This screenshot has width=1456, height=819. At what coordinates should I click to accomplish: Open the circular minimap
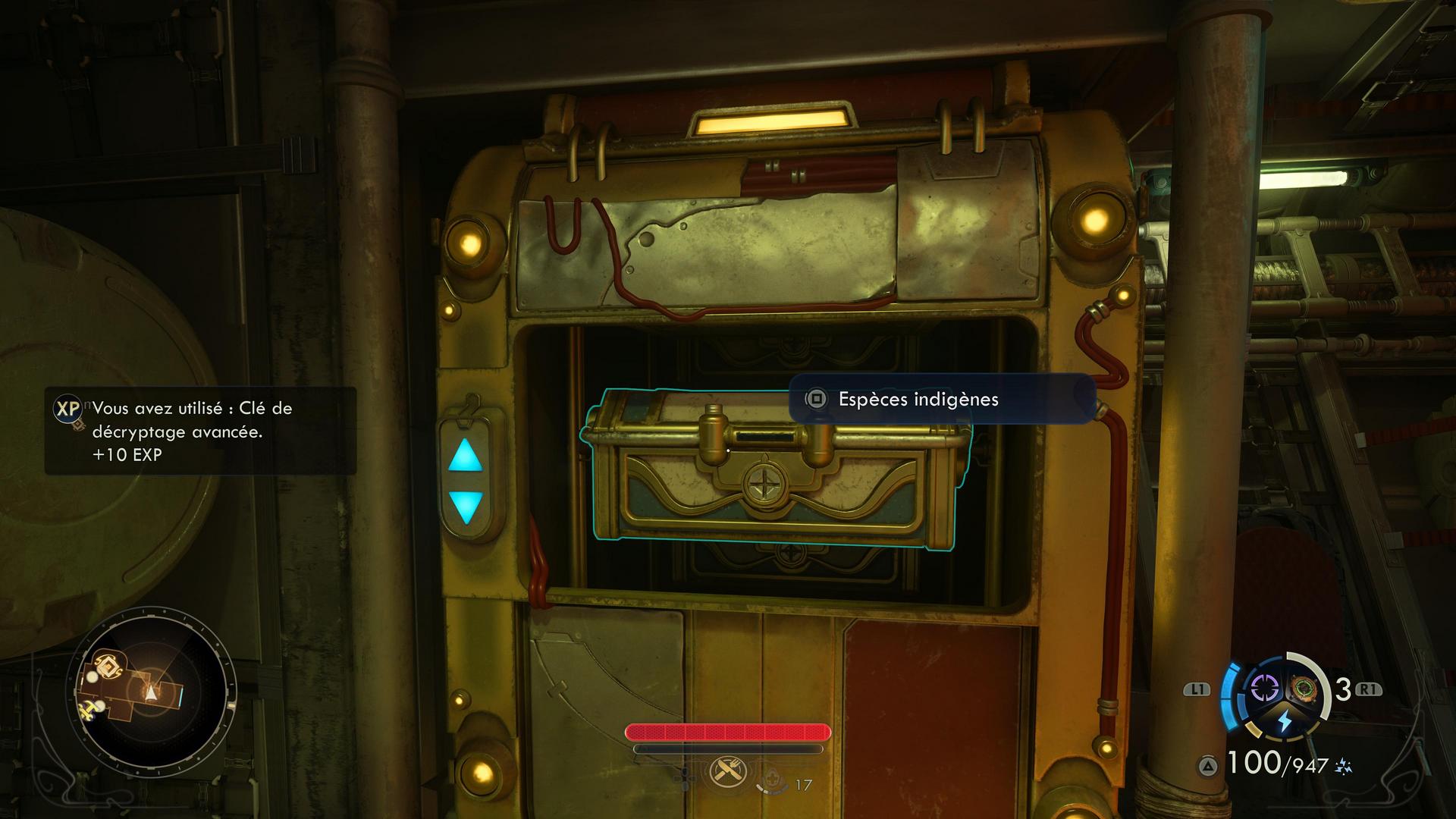[151, 691]
